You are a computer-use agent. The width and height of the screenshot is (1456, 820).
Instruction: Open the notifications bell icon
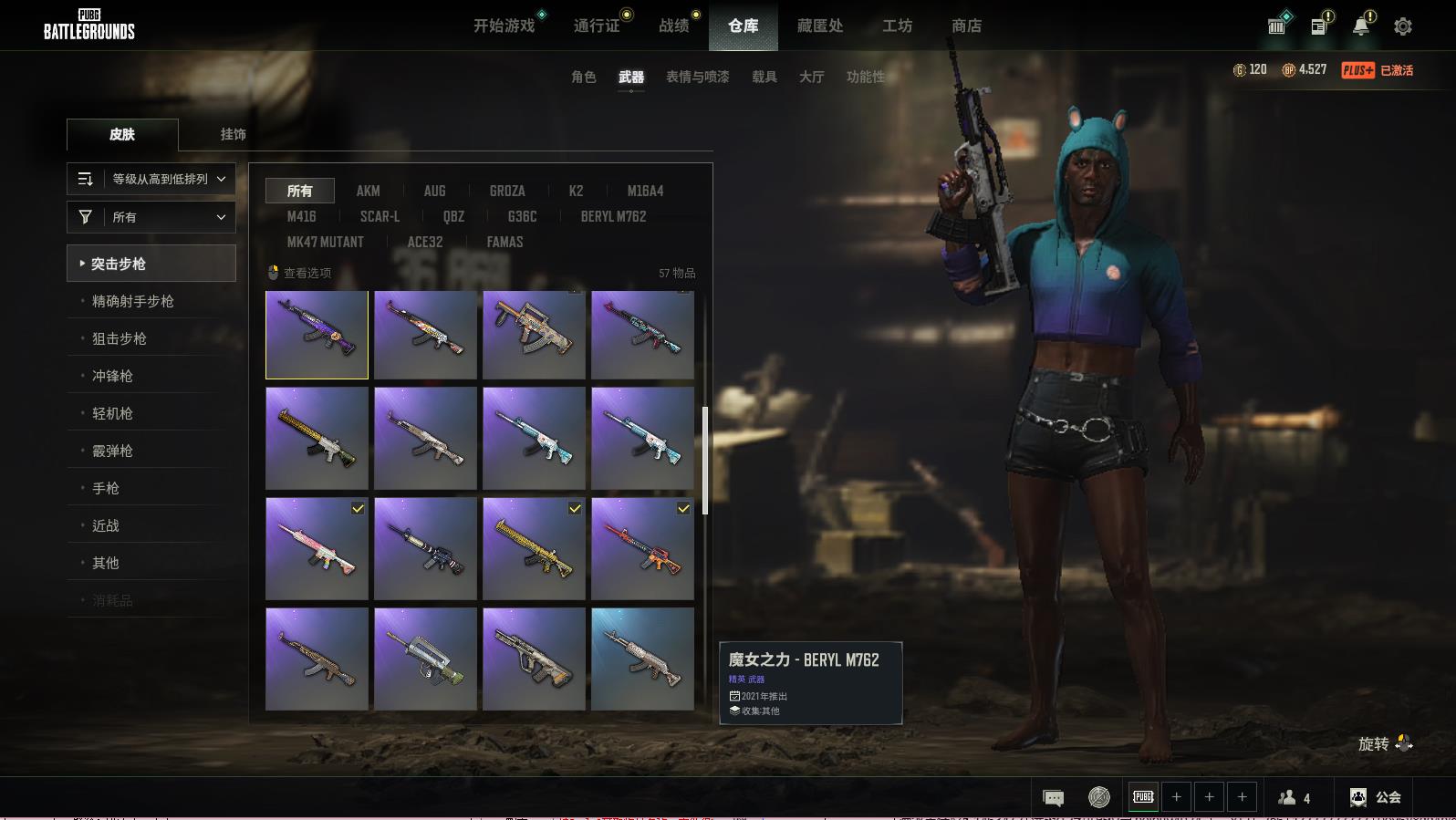[1360, 26]
